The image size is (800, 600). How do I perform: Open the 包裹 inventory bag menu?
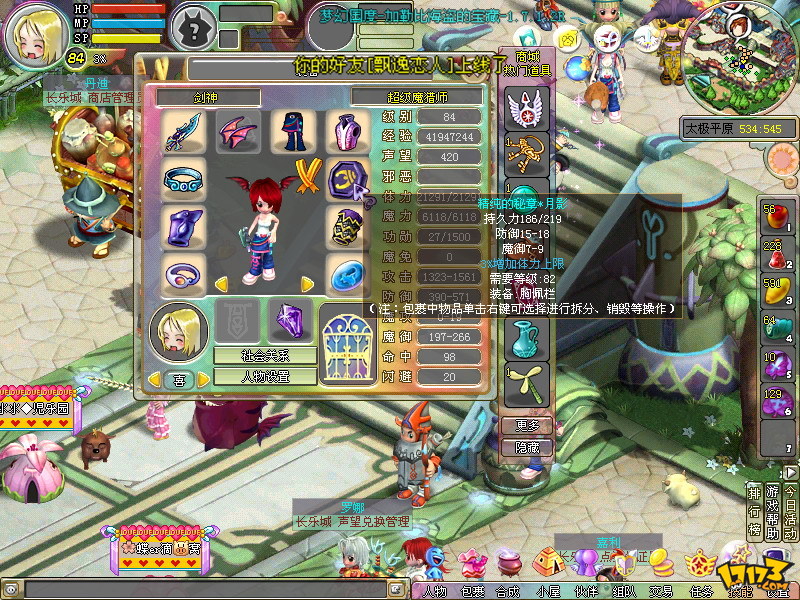point(472,591)
